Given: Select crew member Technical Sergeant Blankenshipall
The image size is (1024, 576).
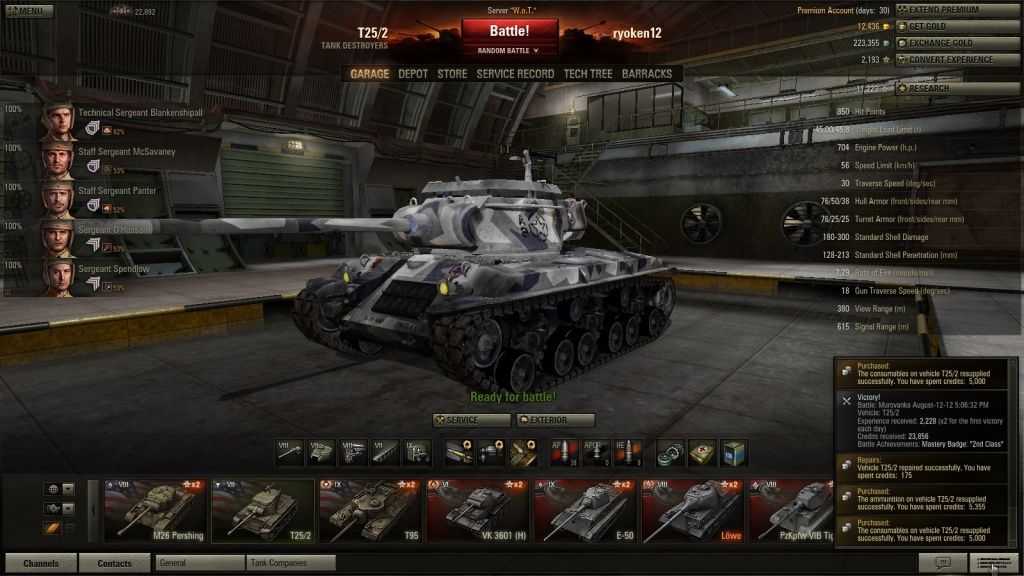Looking at the screenshot, I should click(x=140, y=113).
